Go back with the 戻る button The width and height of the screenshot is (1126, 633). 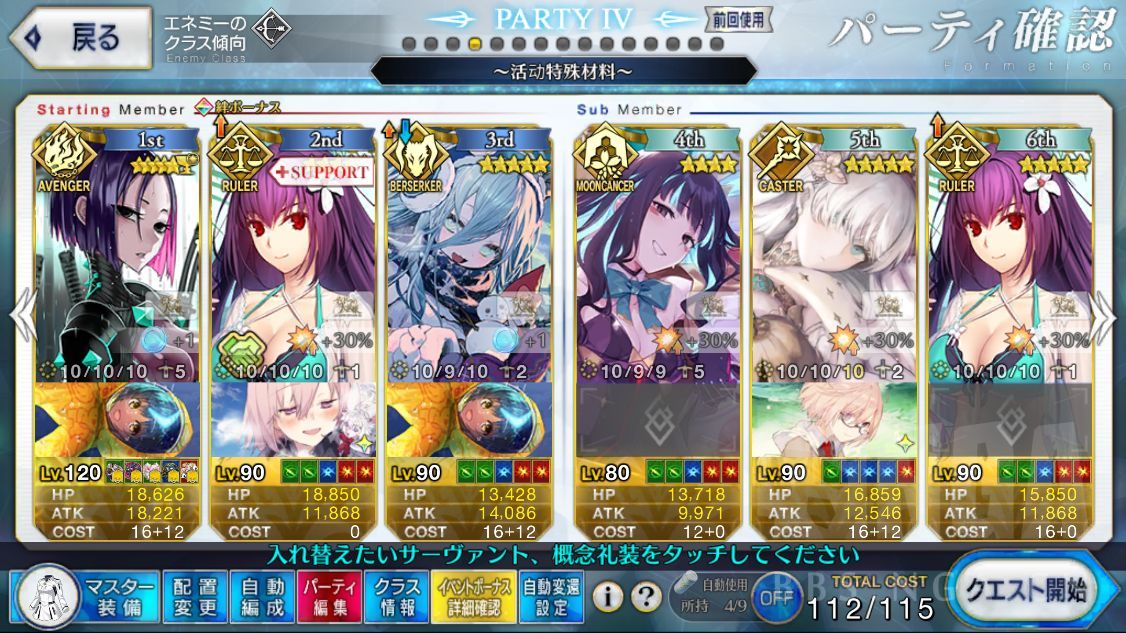80,38
